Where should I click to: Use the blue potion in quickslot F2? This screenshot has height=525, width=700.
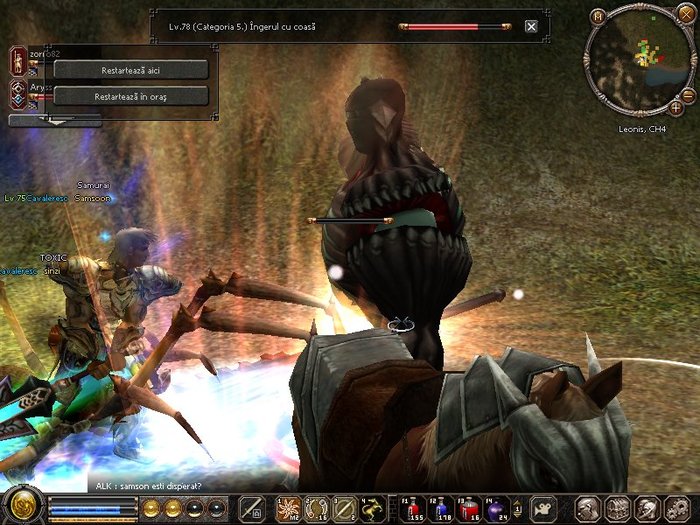pos(440,507)
